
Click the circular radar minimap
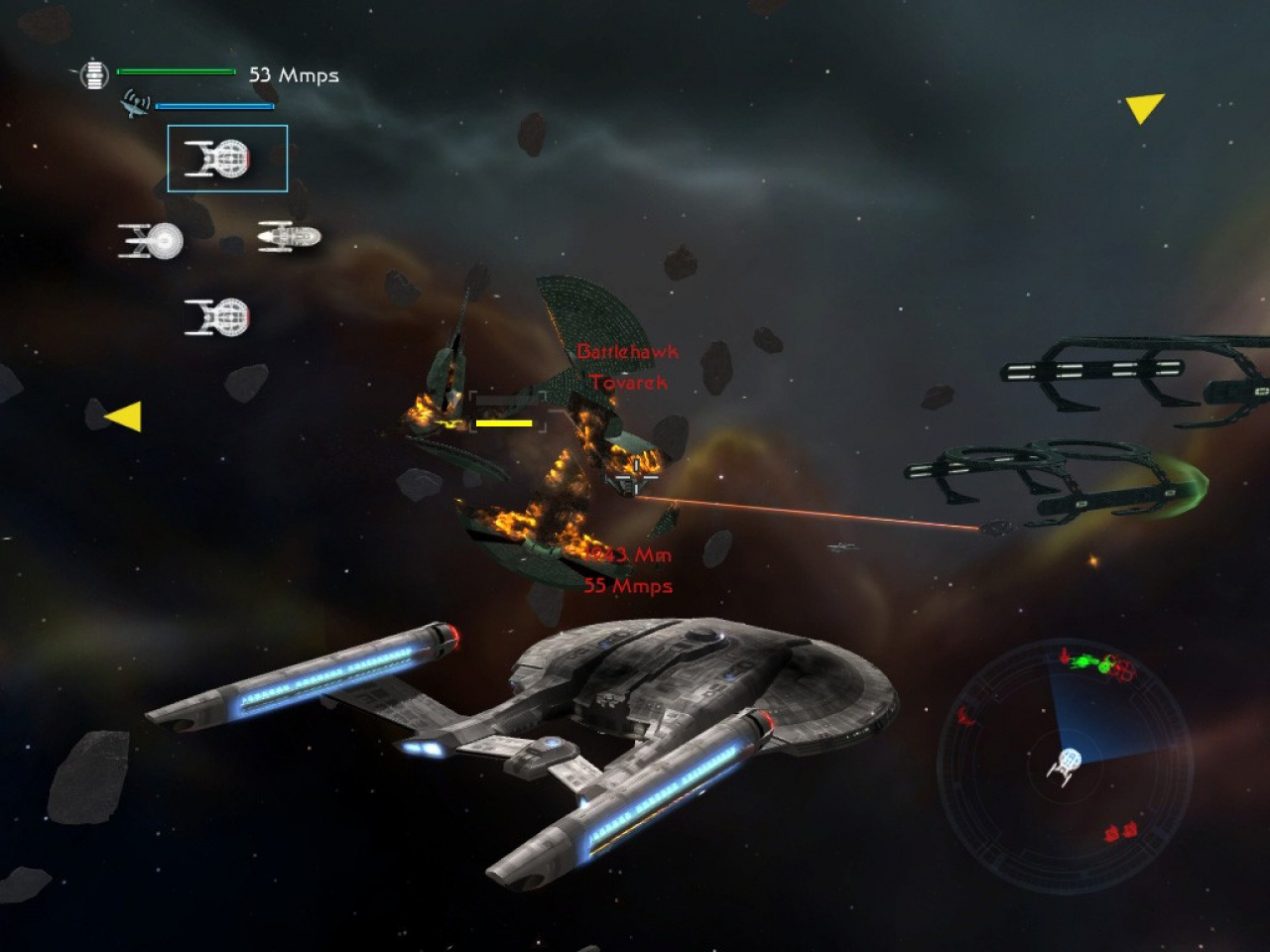point(1065,764)
